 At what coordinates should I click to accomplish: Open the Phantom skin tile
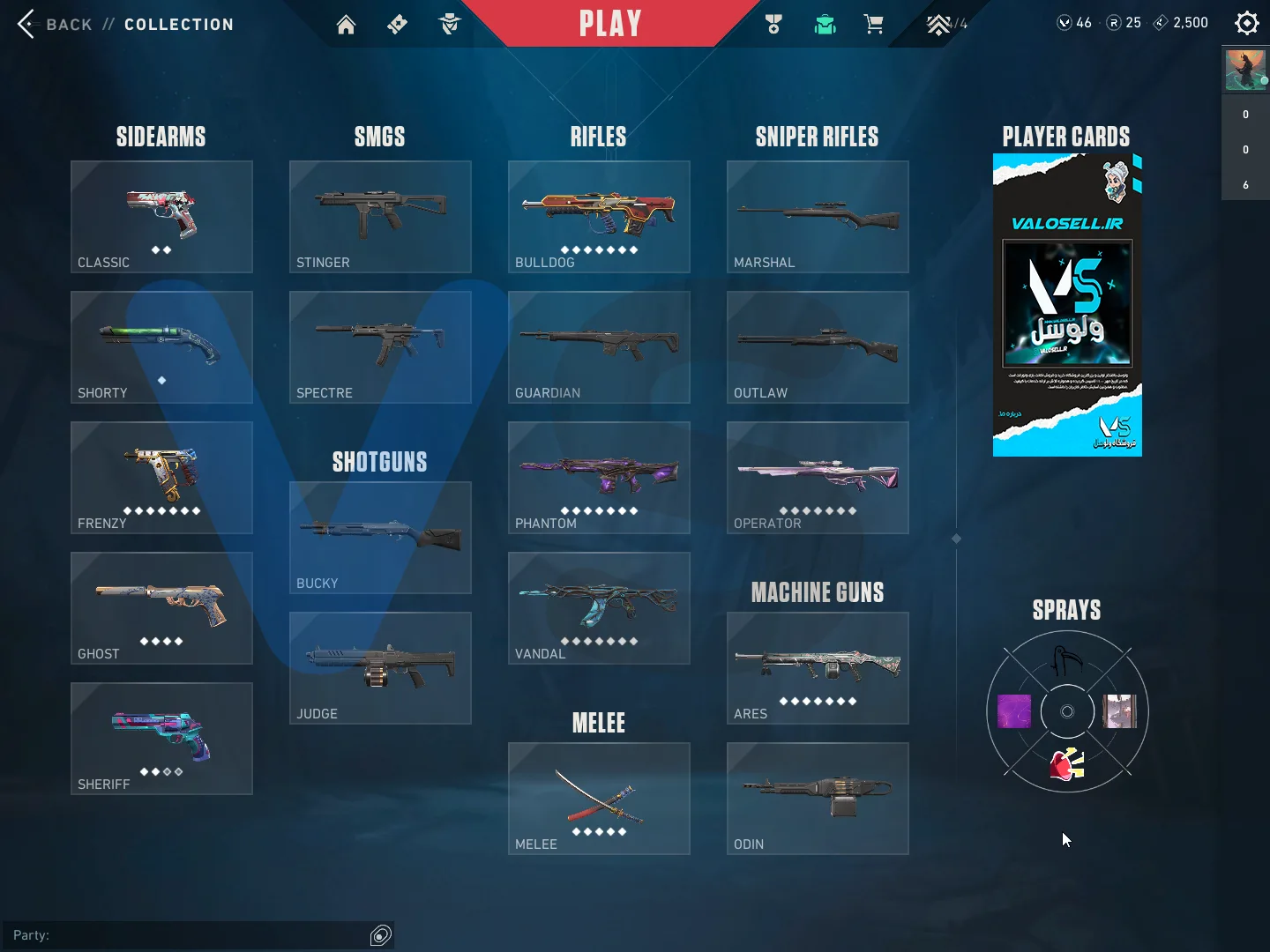click(599, 478)
